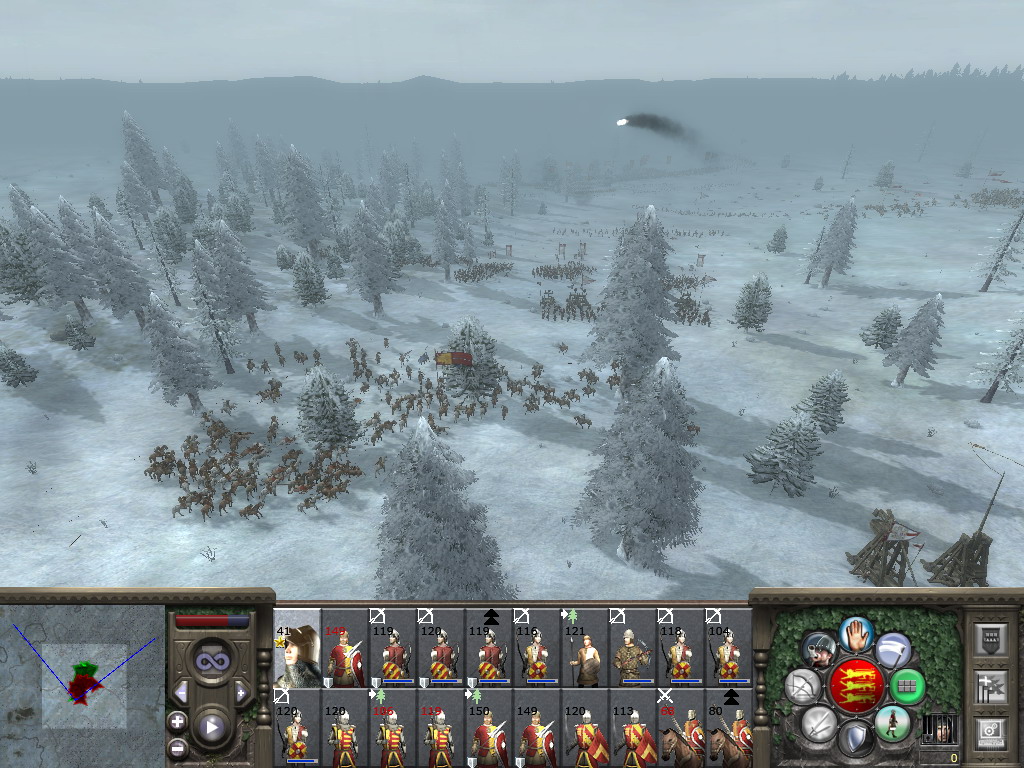1024x768 pixels.
Task: Activate guard mode shield button
Action: tap(856, 739)
